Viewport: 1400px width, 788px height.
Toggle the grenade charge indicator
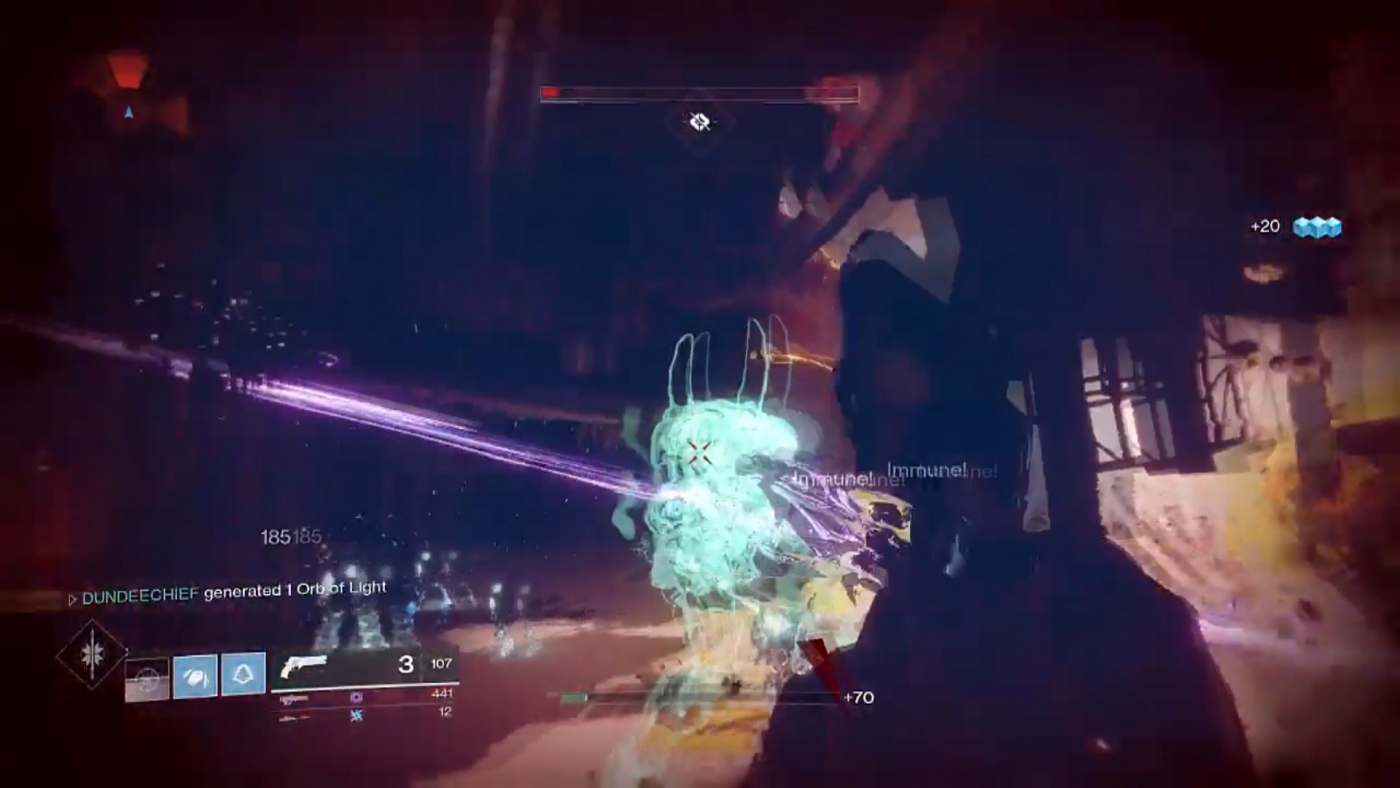196,675
